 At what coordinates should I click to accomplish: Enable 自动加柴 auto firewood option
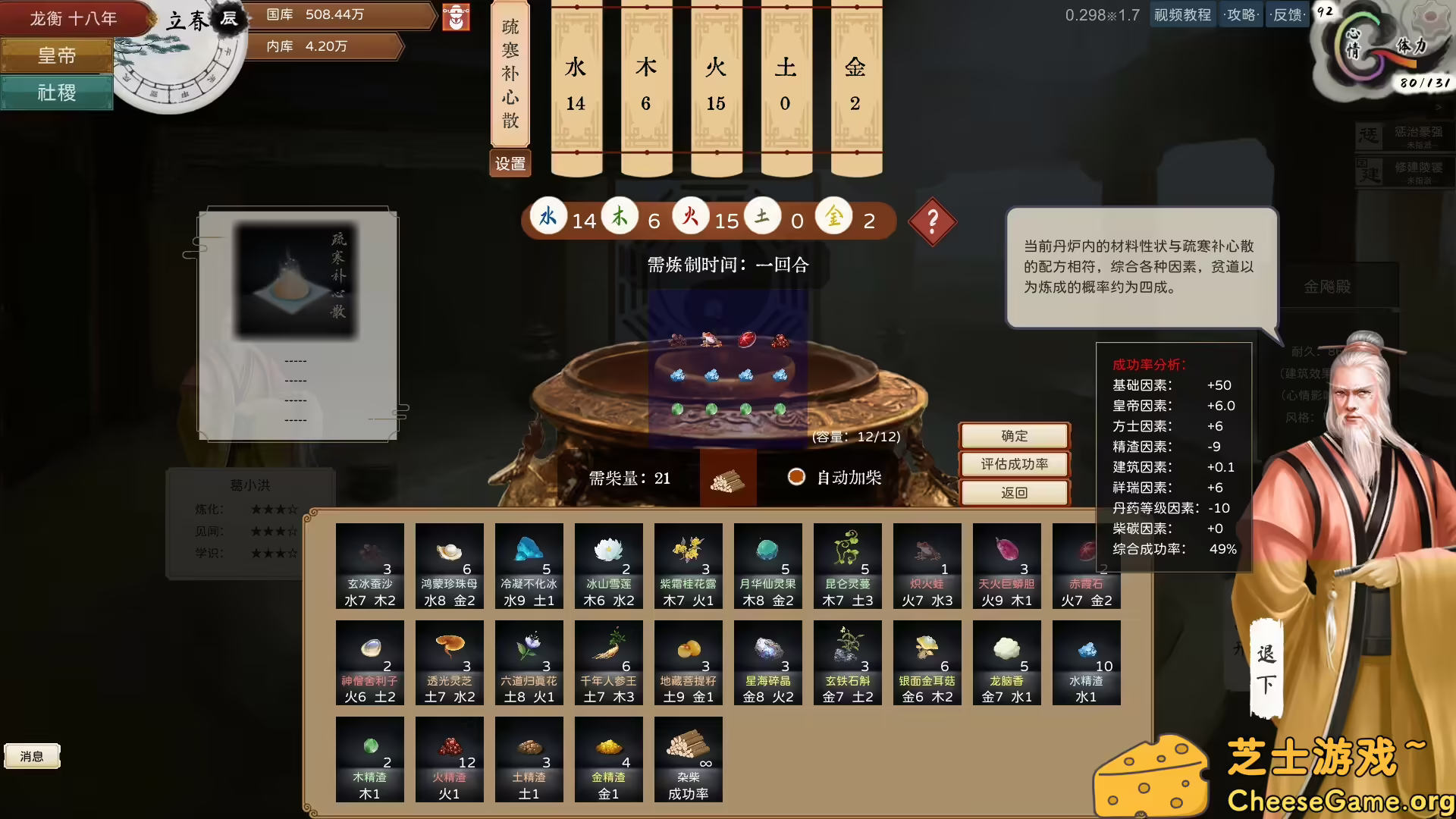[x=796, y=478]
